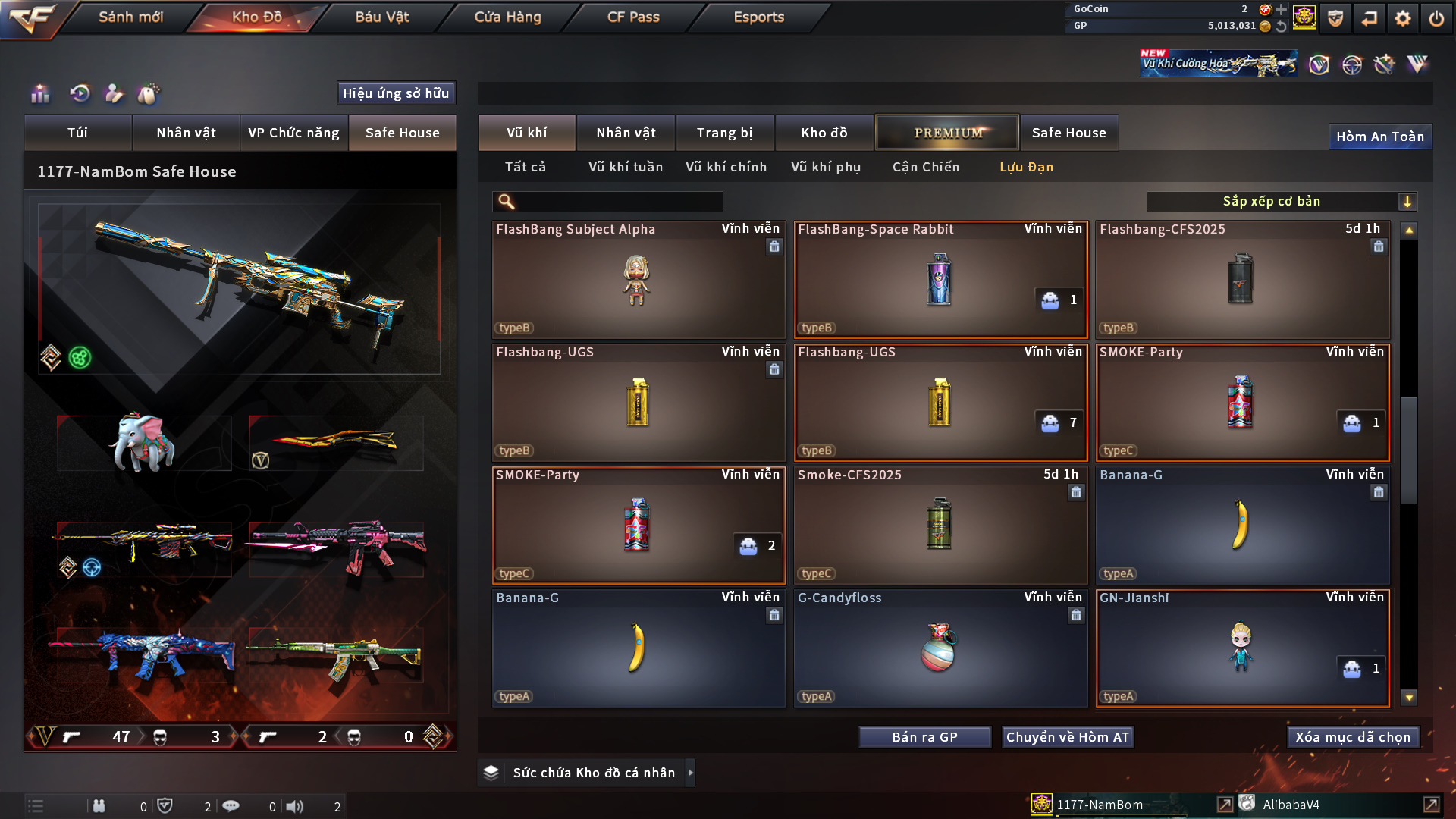
Task: Switch to the PREMIUM tab
Action: [947, 133]
